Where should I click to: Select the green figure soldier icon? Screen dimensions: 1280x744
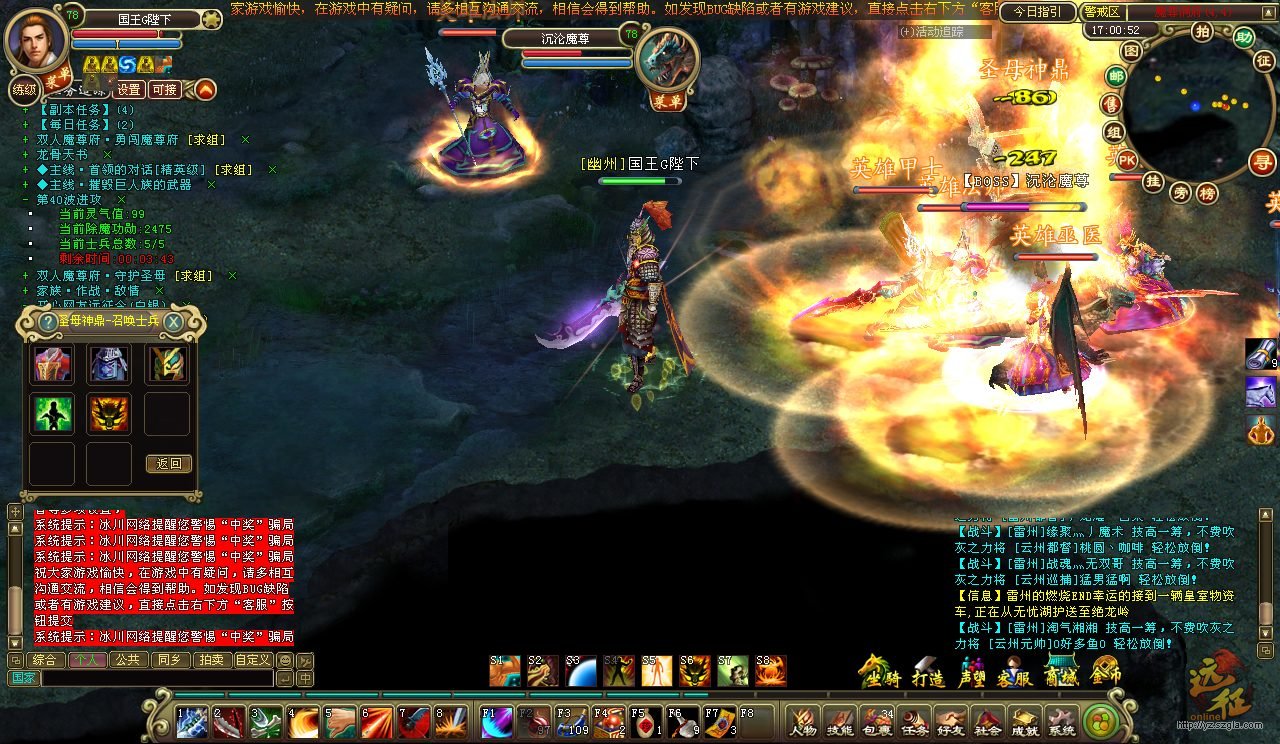point(53,413)
